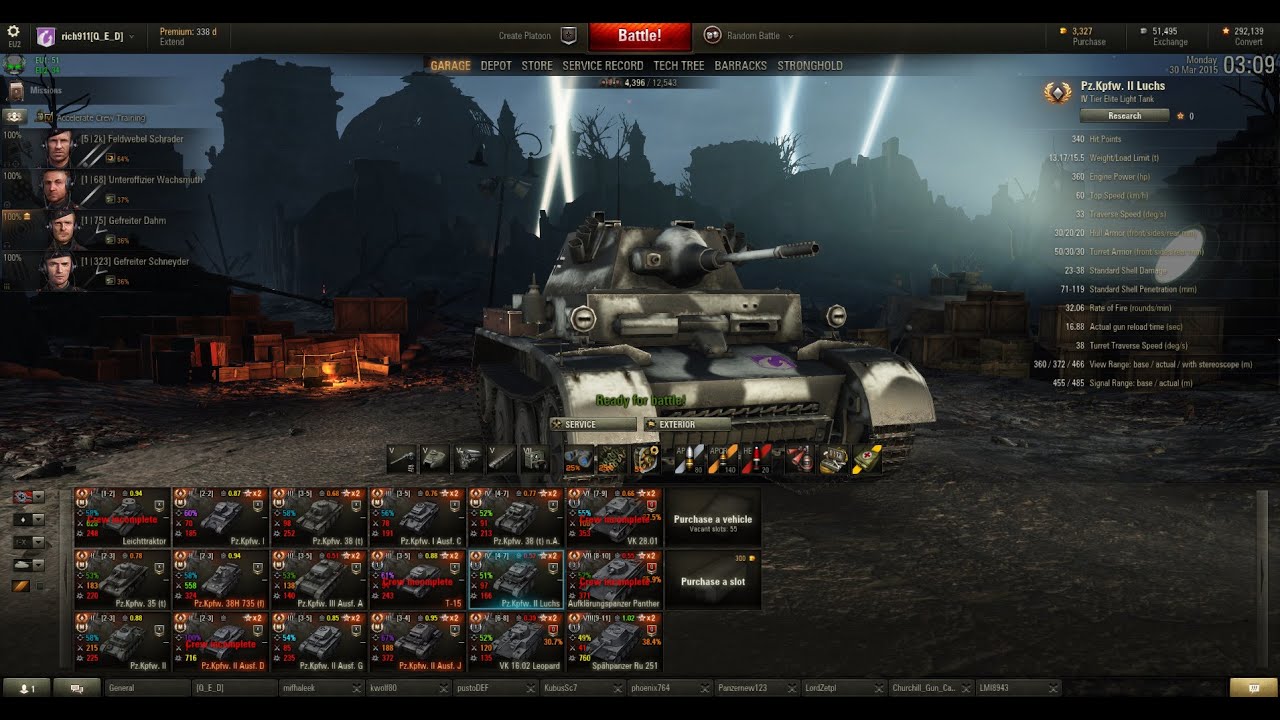Open the Stronghold tab
The width and height of the screenshot is (1280, 720).
(x=810, y=66)
